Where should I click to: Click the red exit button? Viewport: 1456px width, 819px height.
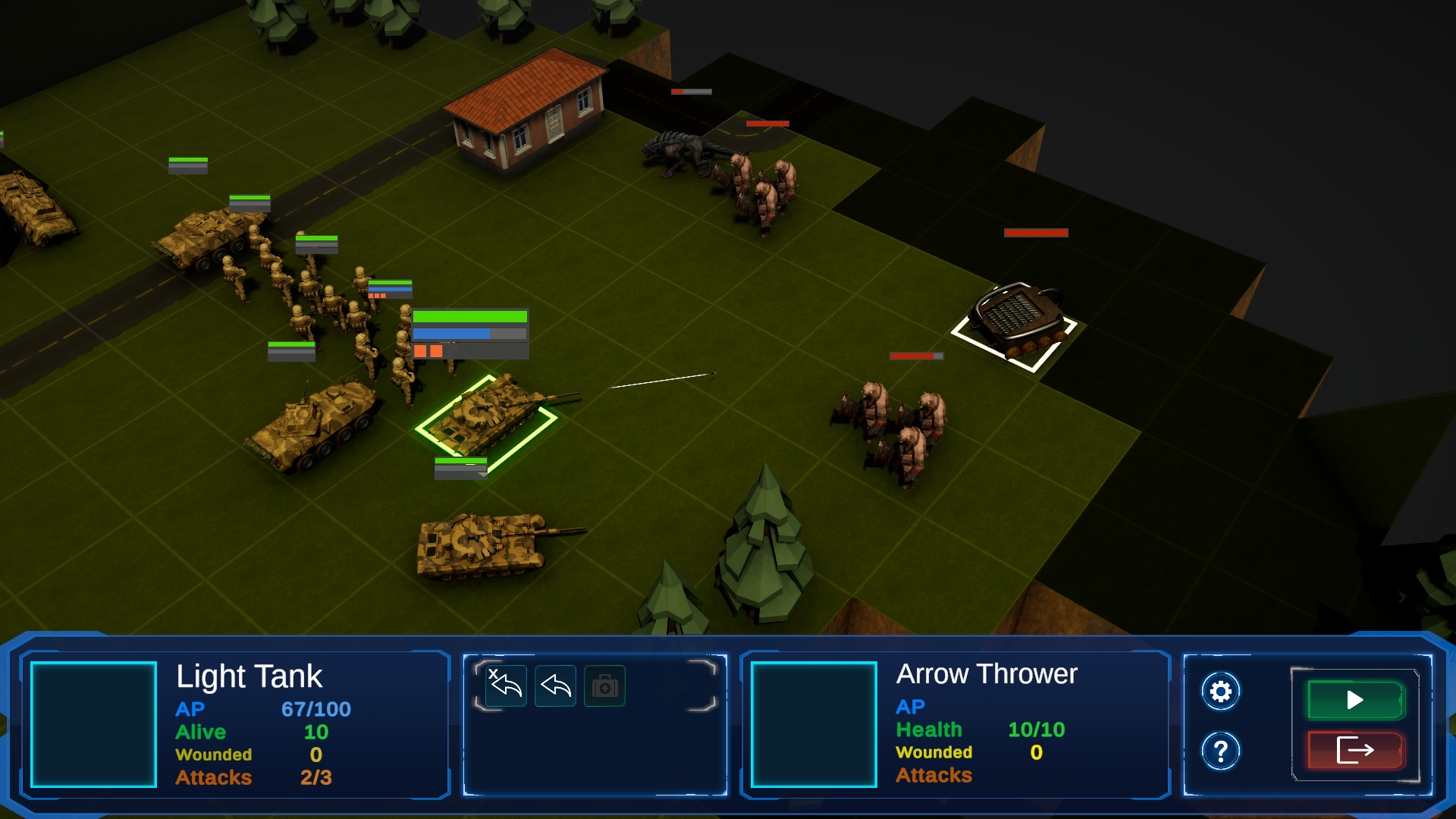point(1355,751)
